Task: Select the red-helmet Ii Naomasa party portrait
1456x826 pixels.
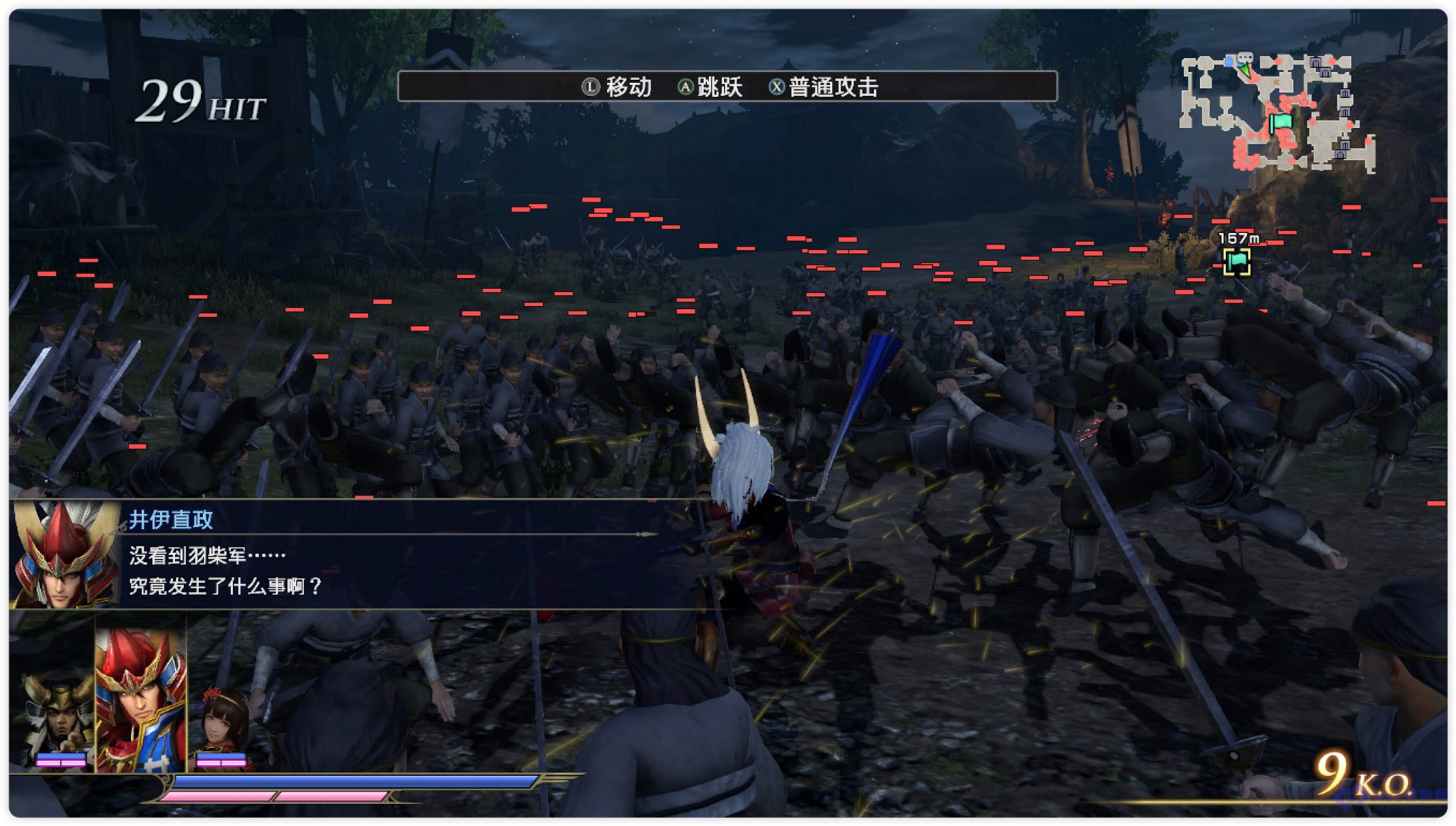Action: click(x=140, y=701)
